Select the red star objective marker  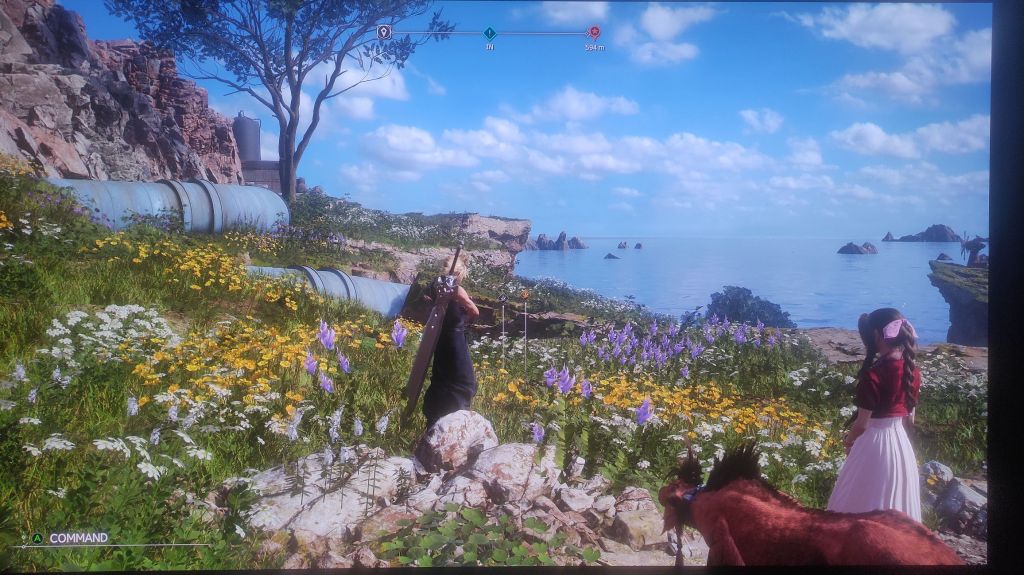click(x=594, y=32)
